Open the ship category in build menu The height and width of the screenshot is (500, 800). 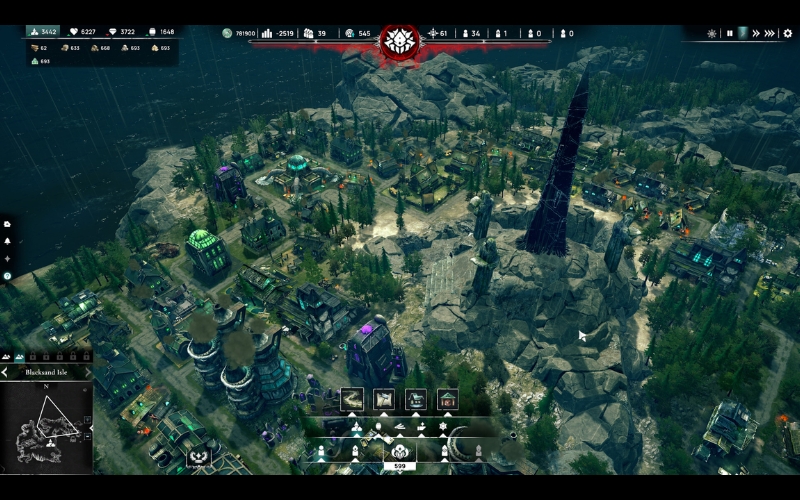point(402,427)
